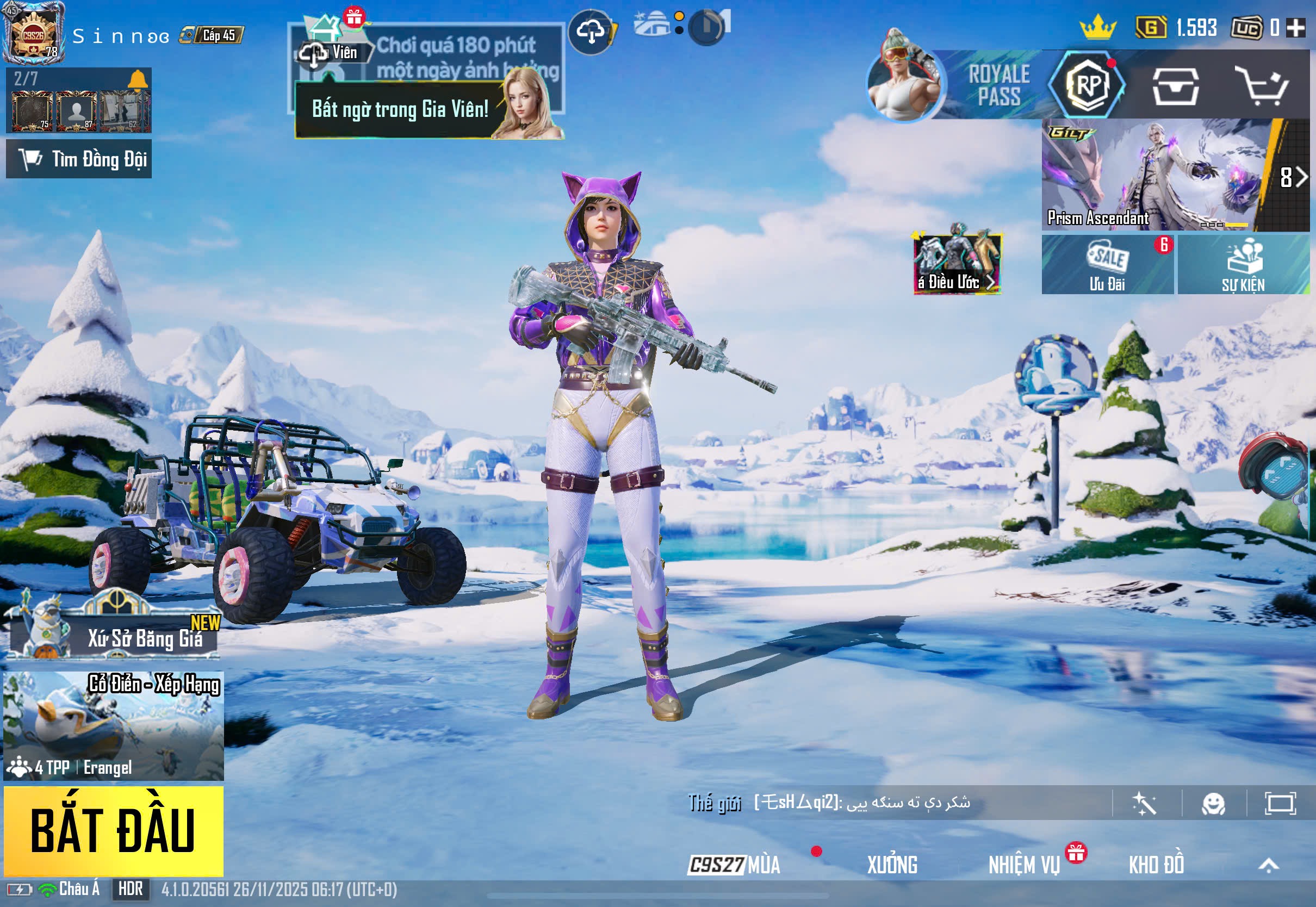The image size is (1316, 907).
Task: Open the C9S27 Mùa season menu
Action: pos(734,865)
